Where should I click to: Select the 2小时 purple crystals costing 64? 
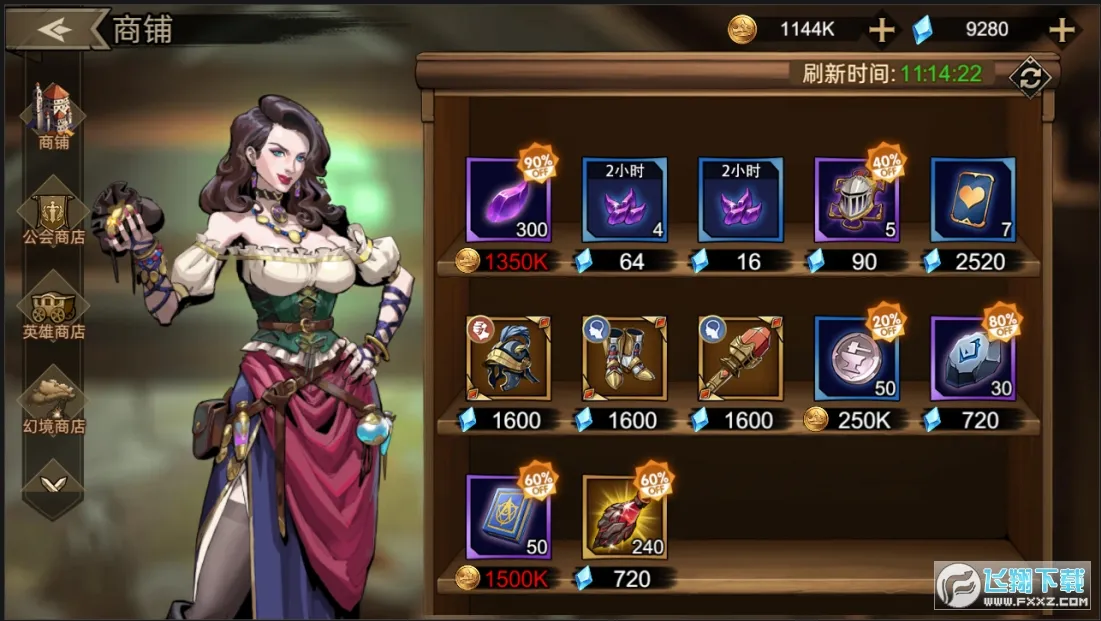click(x=624, y=200)
